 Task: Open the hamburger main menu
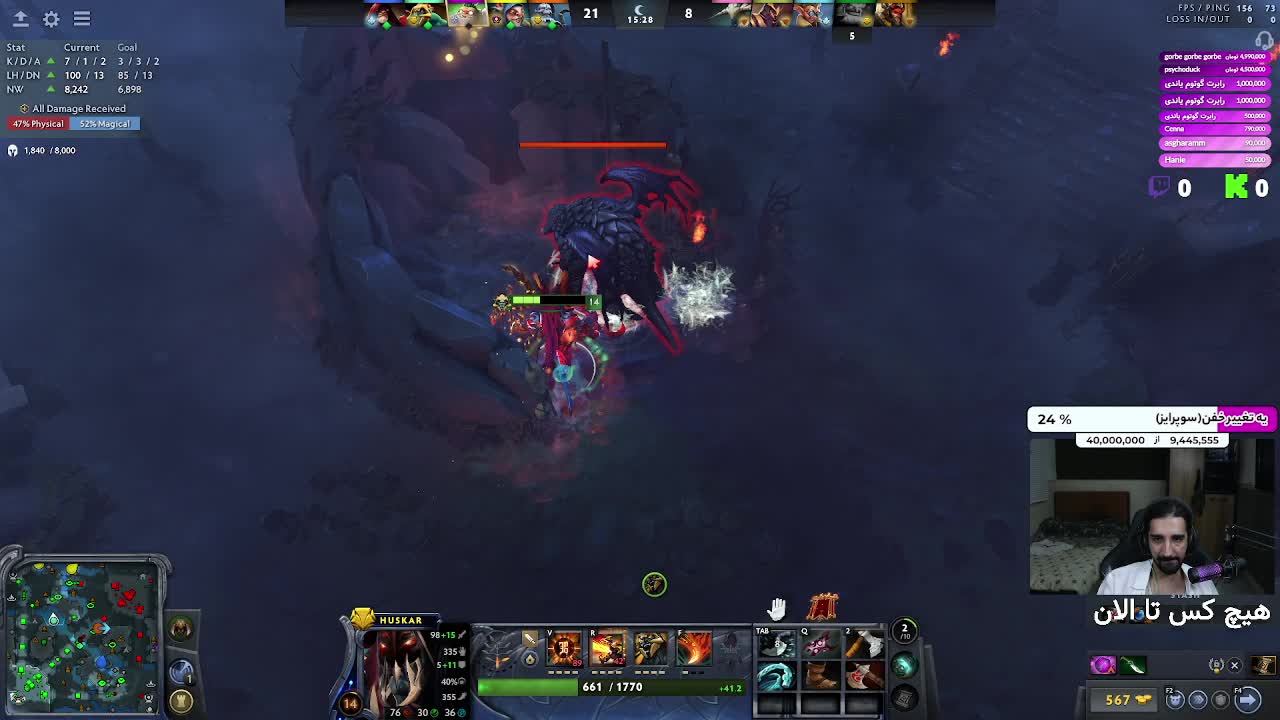82,19
